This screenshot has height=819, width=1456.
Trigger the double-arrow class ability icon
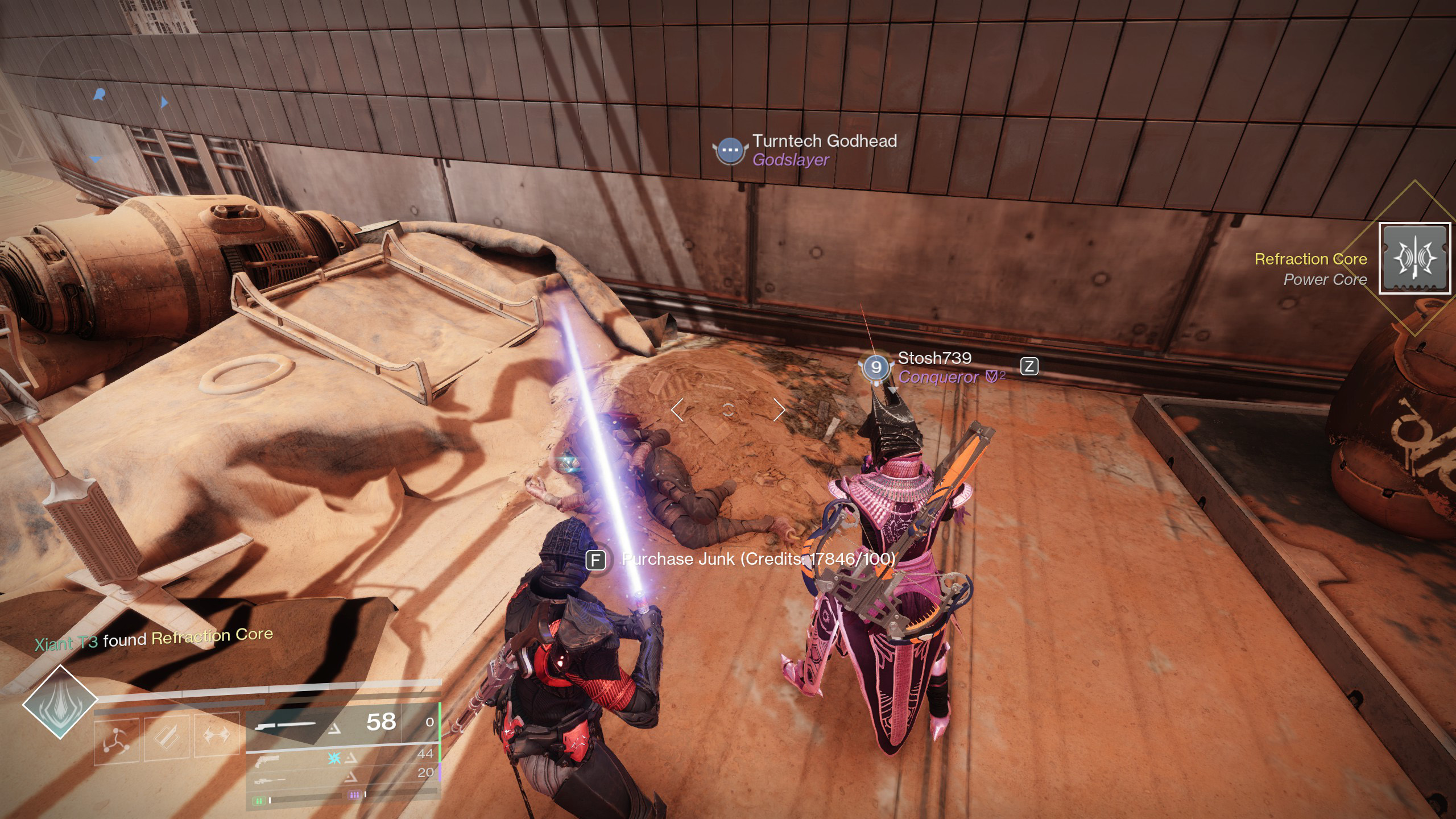(217, 735)
